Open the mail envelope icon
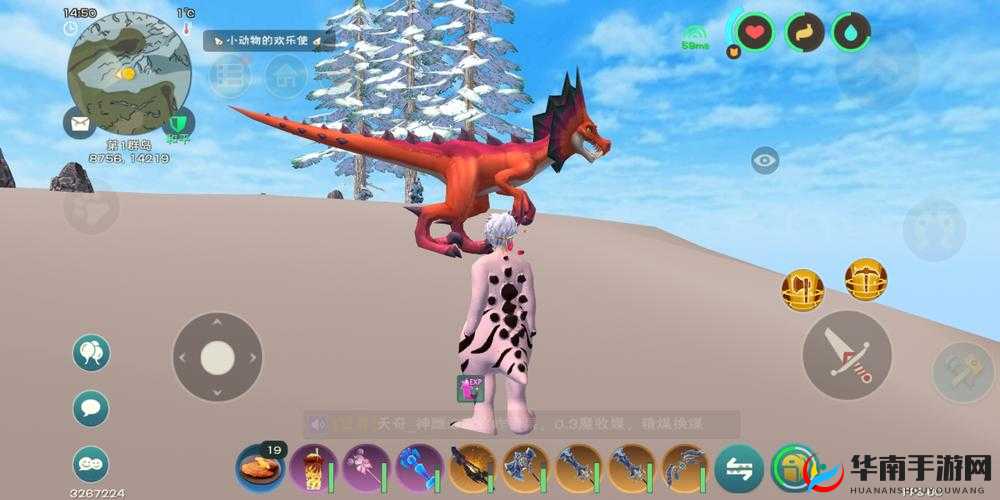1000x500 pixels. pyautogui.click(x=79, y=124)
